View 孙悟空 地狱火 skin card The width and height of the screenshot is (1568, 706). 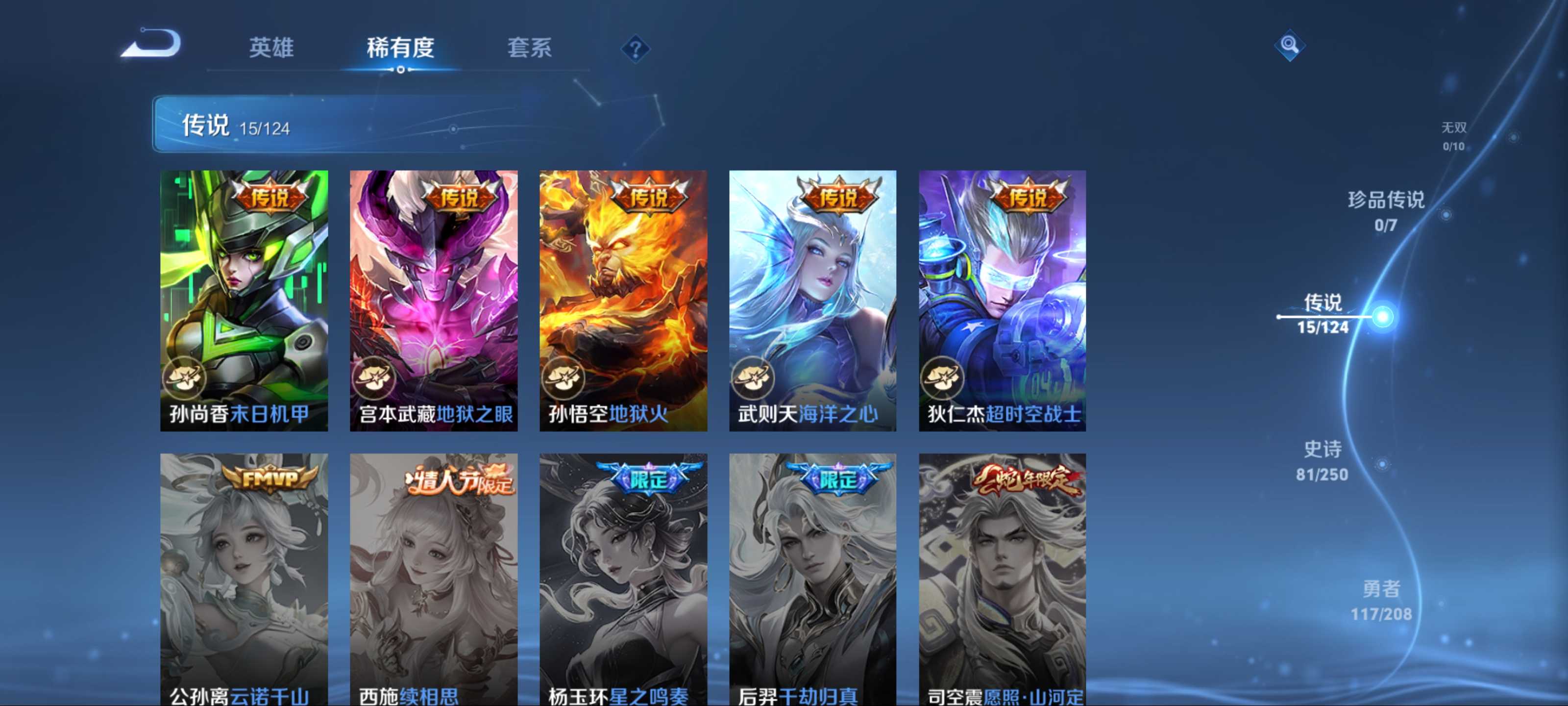623,301
